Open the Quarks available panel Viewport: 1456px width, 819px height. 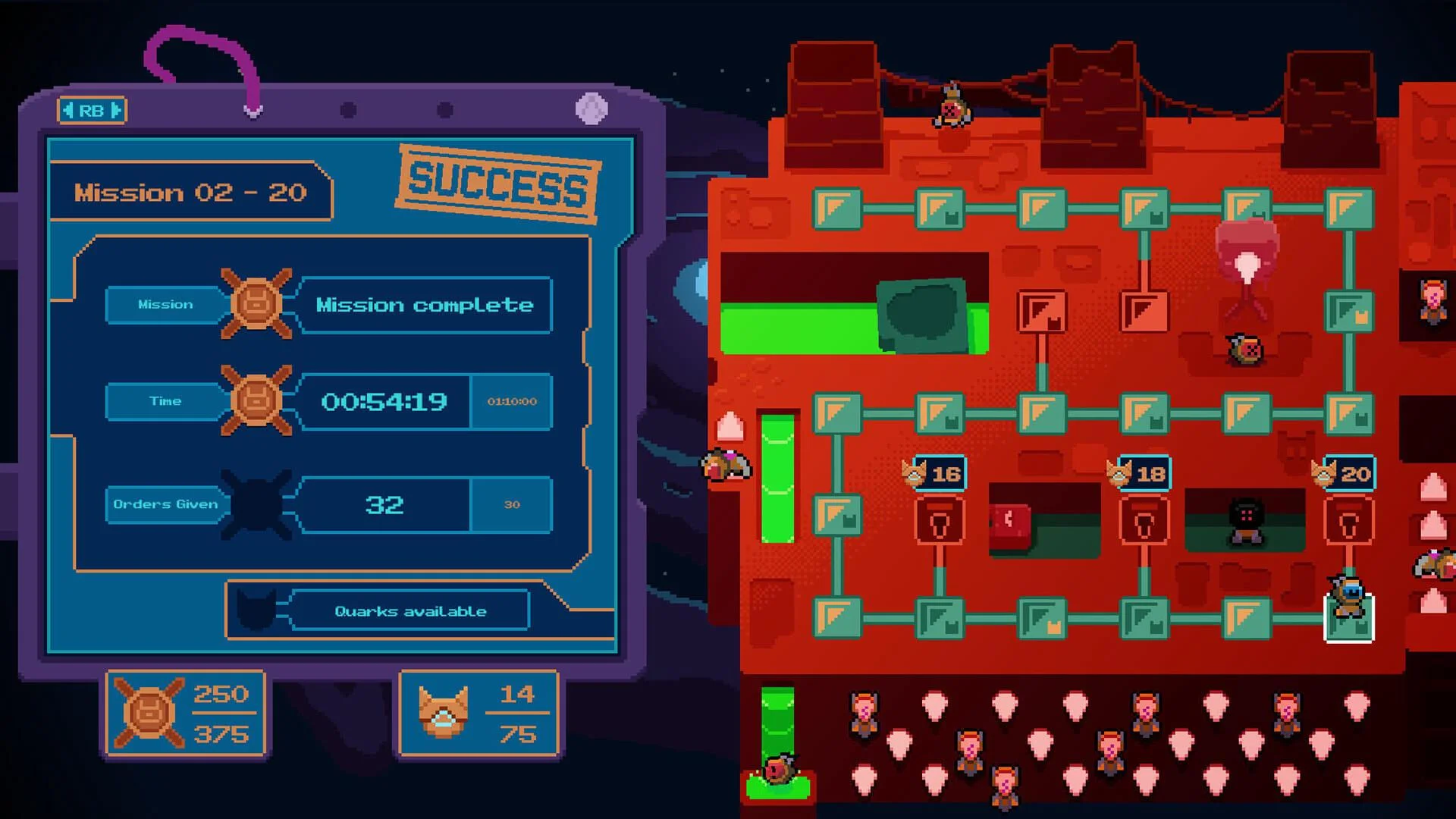pyautogui.click(x=409, y=610)
